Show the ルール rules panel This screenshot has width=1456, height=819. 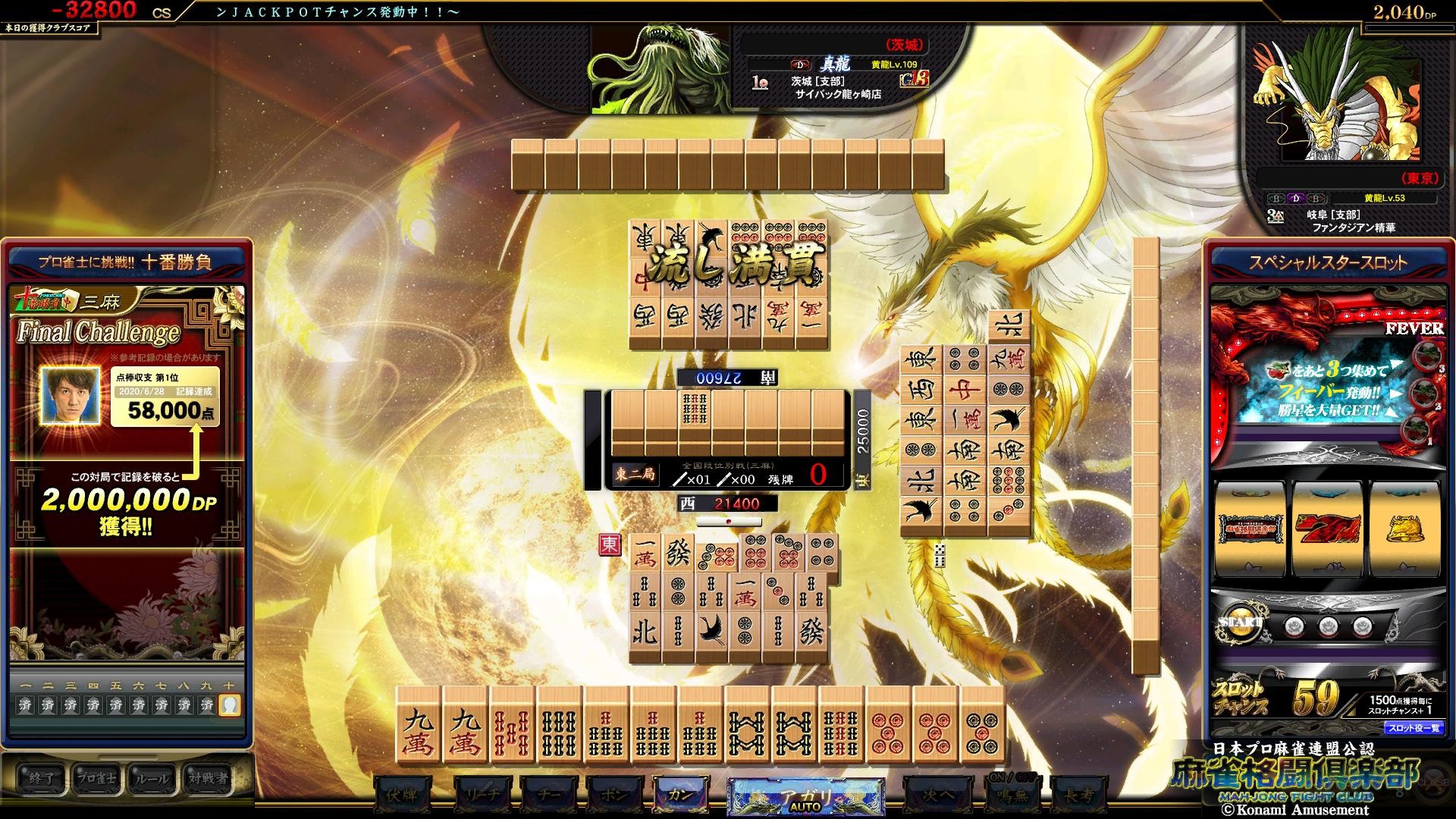click(152, 778)
